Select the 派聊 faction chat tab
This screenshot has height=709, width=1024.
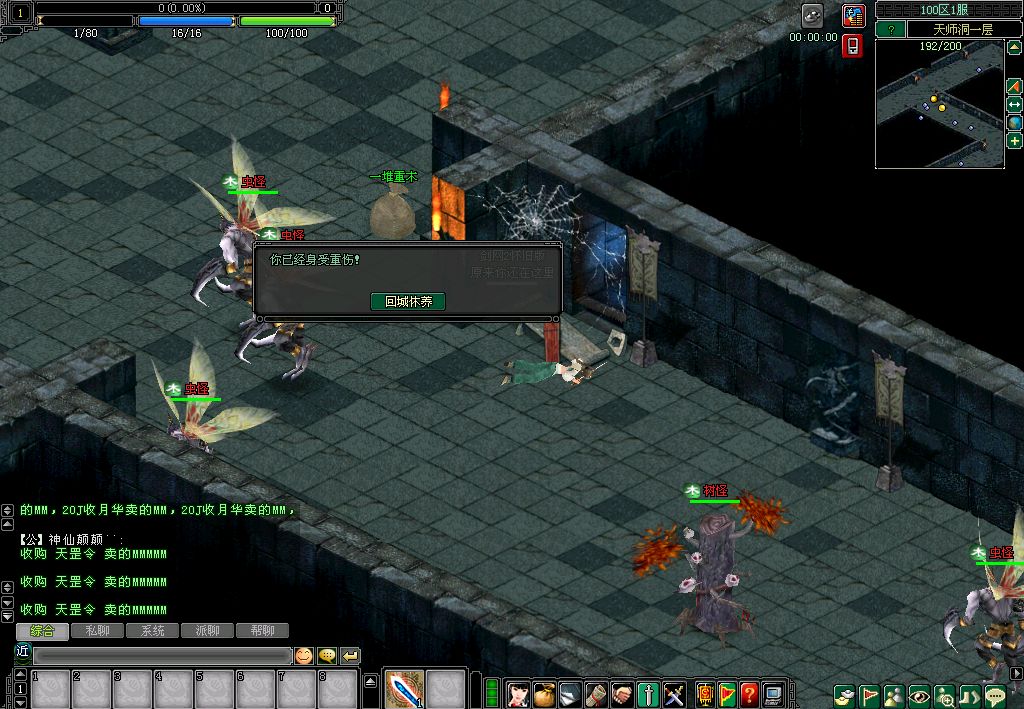click(207, 631)
